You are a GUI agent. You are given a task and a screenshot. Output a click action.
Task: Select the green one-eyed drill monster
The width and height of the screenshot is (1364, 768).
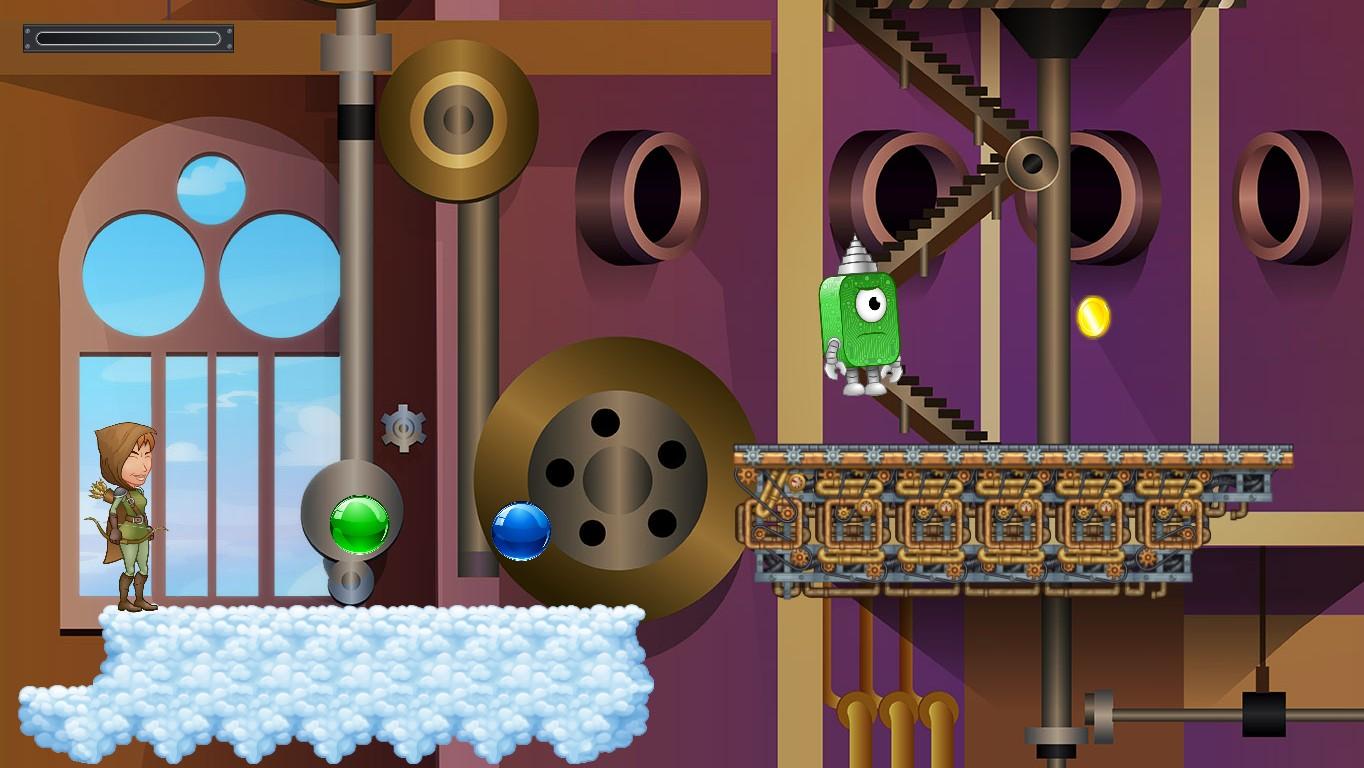867,320
